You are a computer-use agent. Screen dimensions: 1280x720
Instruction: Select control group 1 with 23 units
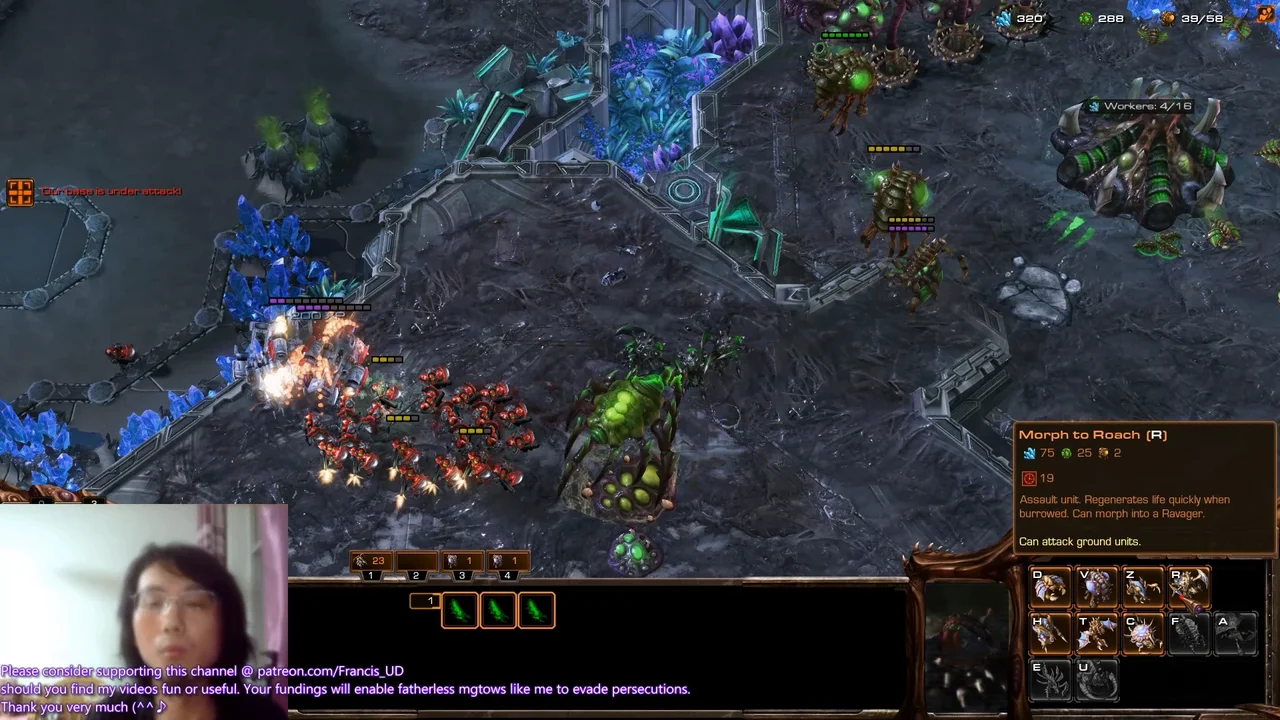pos(371,565)
